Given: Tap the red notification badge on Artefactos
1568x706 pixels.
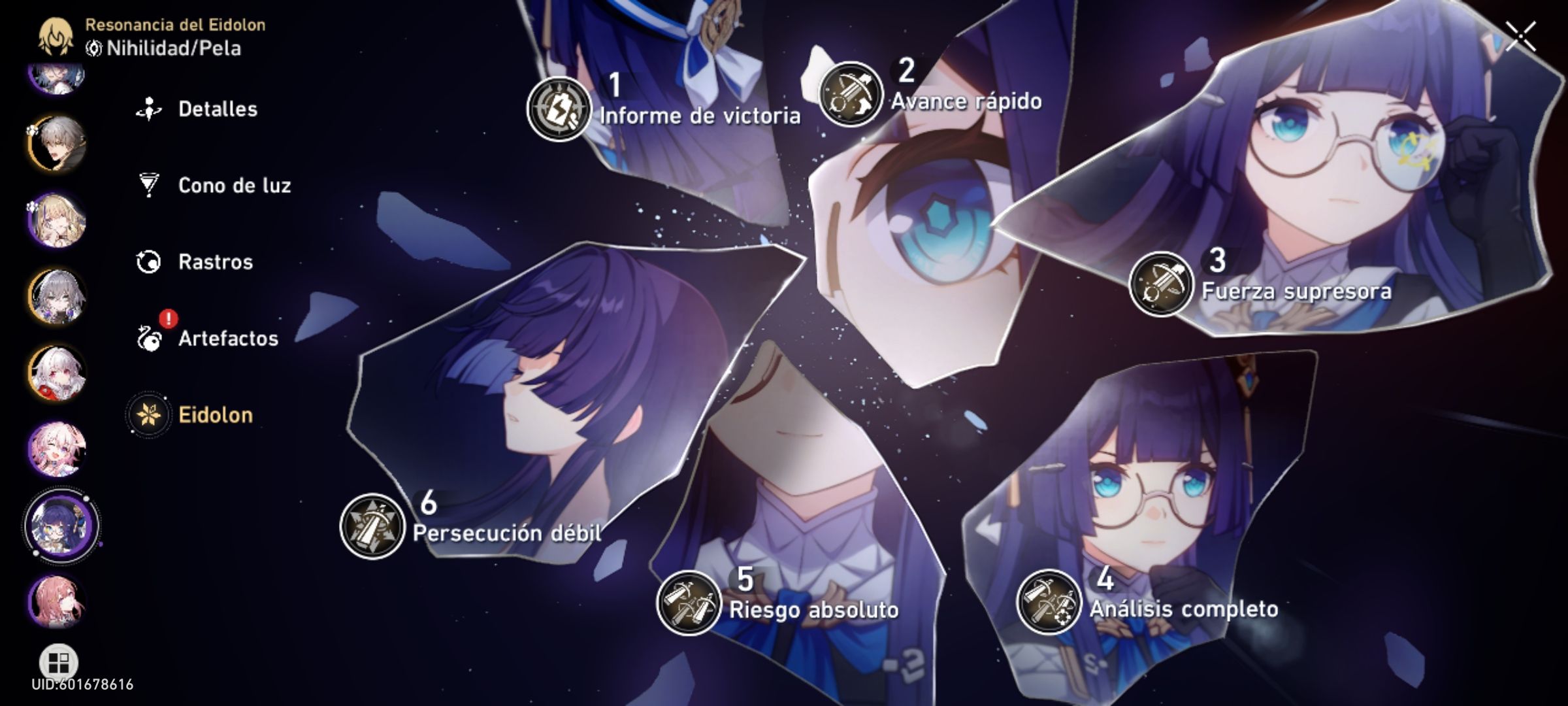Looking at the screenshot, I should [167, 318].
